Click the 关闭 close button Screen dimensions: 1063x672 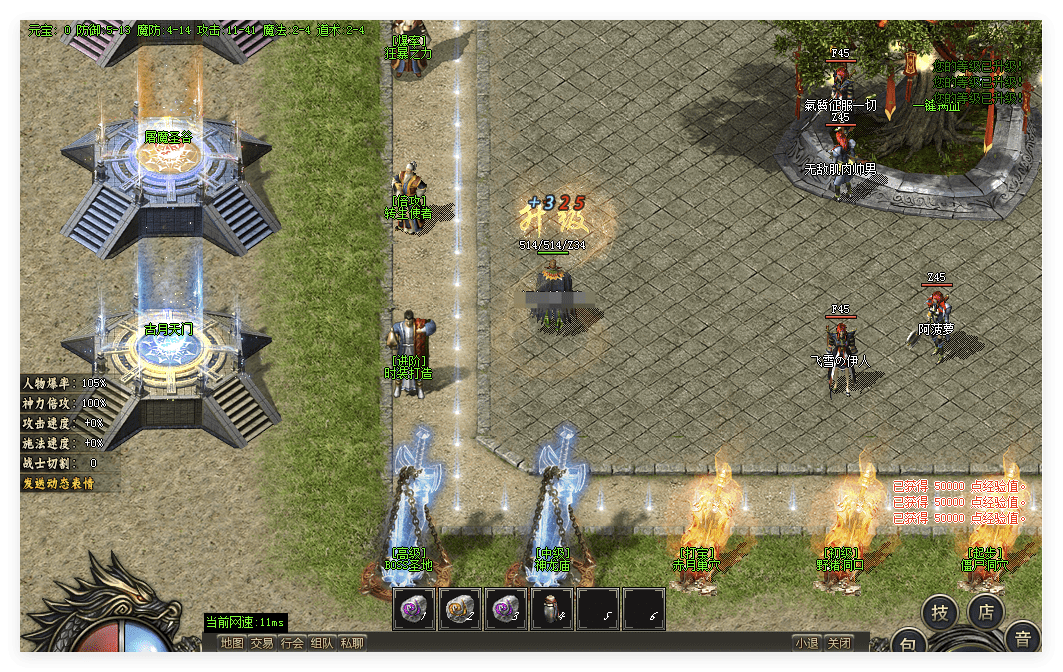click(840, 643)
